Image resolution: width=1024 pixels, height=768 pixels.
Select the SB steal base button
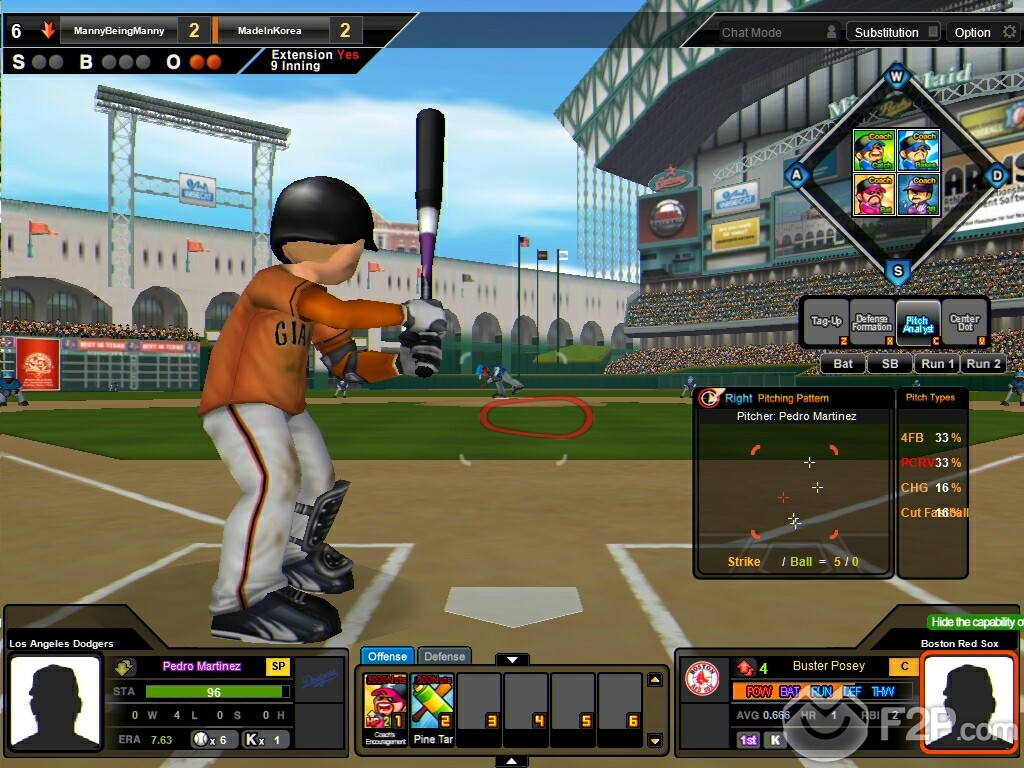pyautogui.click(x=889, y=364)
